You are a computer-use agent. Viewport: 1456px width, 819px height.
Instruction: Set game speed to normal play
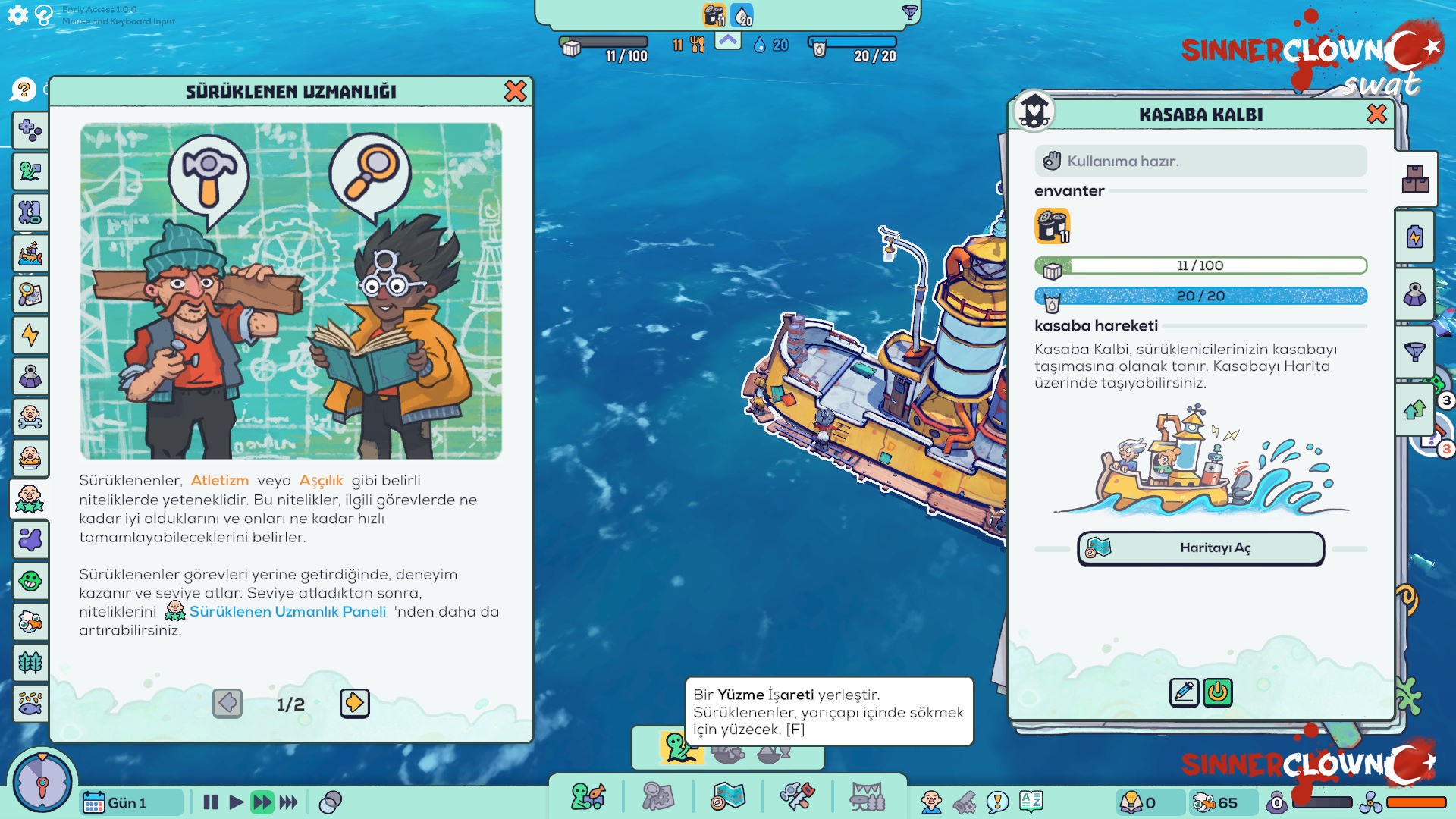[236, 802]
